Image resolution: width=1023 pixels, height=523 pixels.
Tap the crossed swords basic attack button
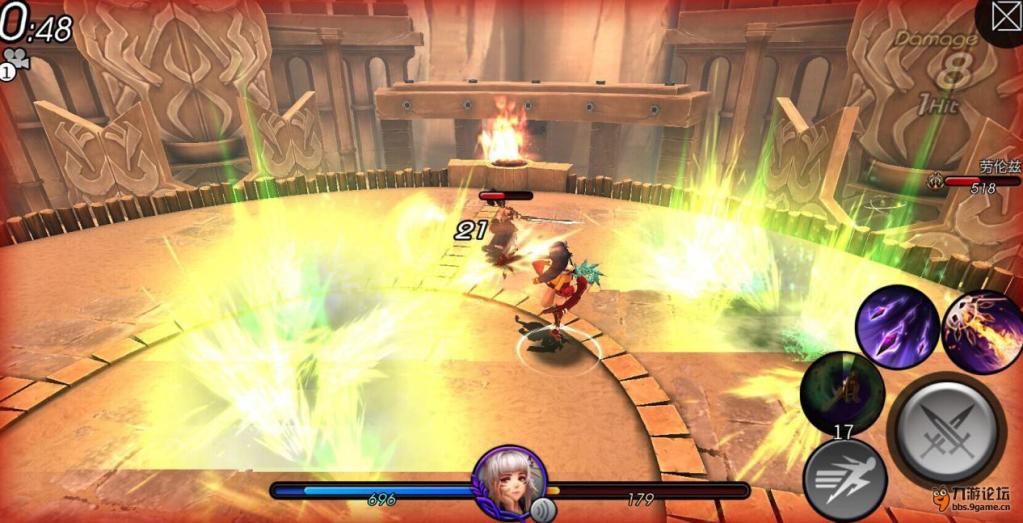pos(946,430)
